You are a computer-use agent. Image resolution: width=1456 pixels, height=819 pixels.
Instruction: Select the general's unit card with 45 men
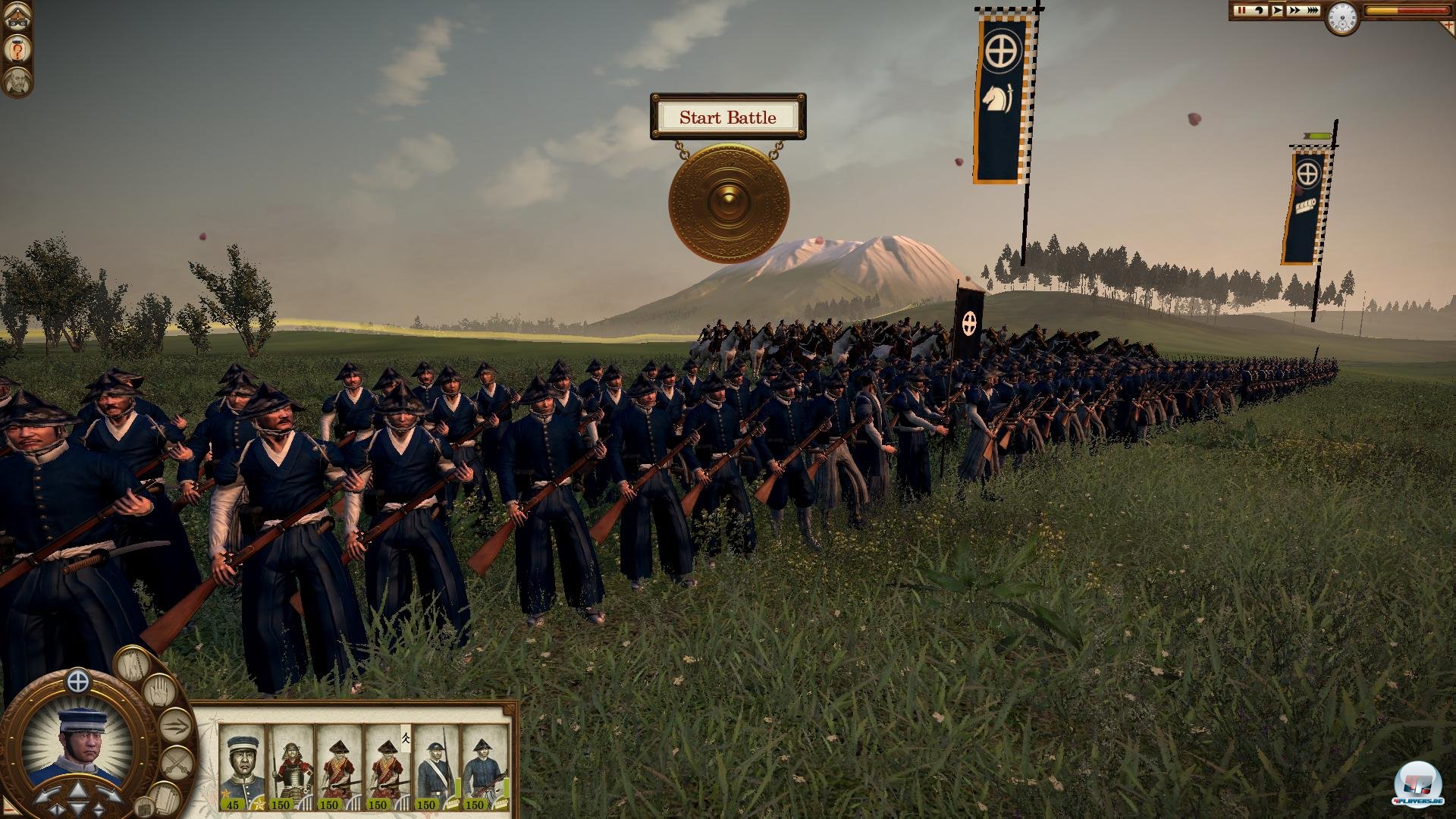point(243,767)
